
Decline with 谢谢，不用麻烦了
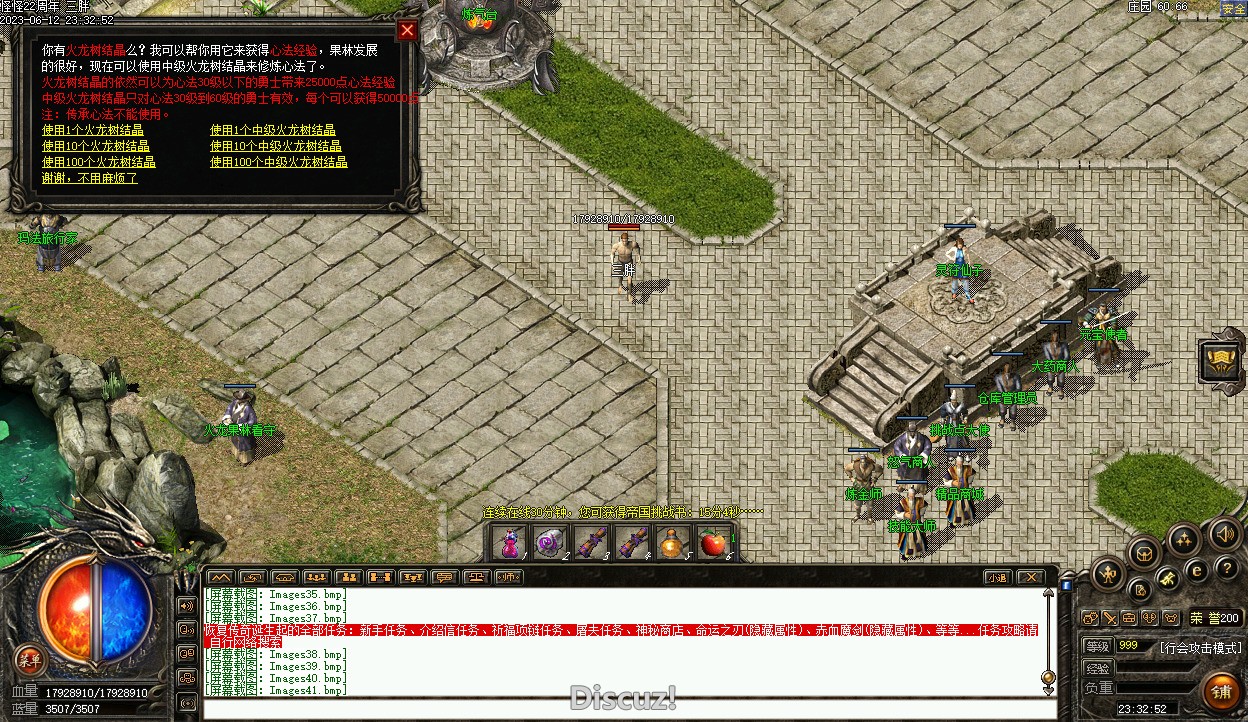coord(89,178)
